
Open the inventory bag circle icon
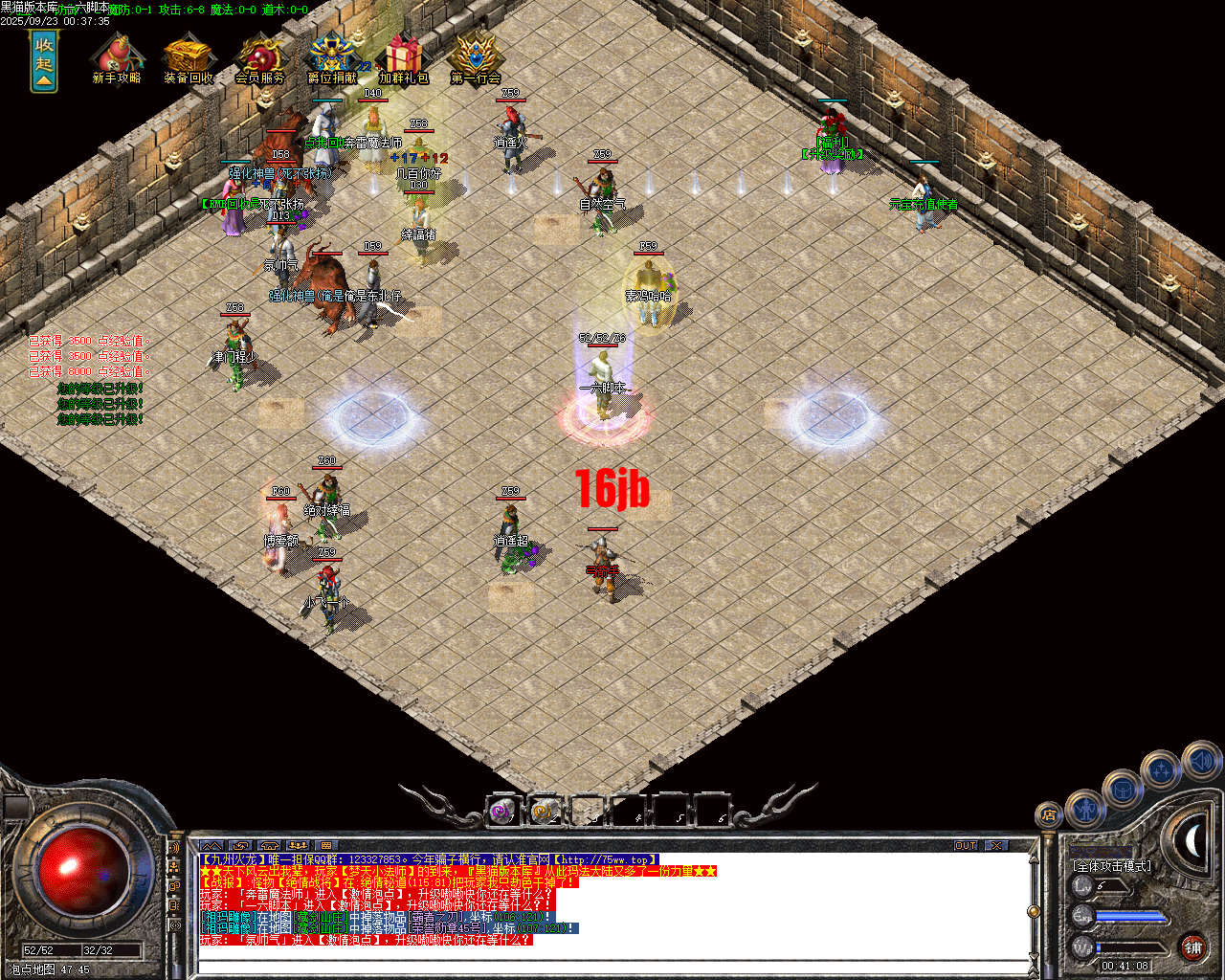(1122, 790)
